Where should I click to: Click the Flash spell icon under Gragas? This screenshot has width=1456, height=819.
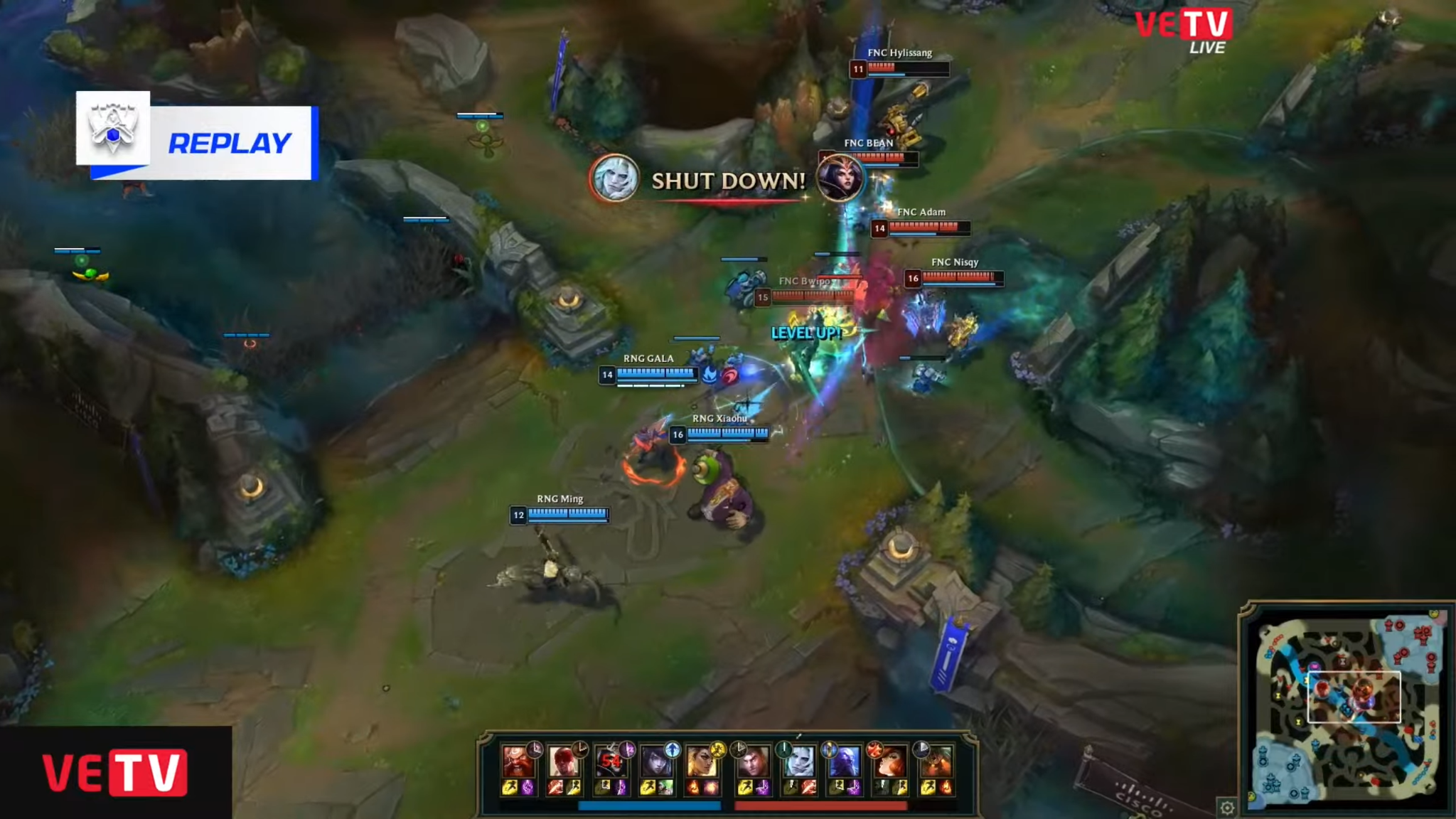(x=509, y=788)
